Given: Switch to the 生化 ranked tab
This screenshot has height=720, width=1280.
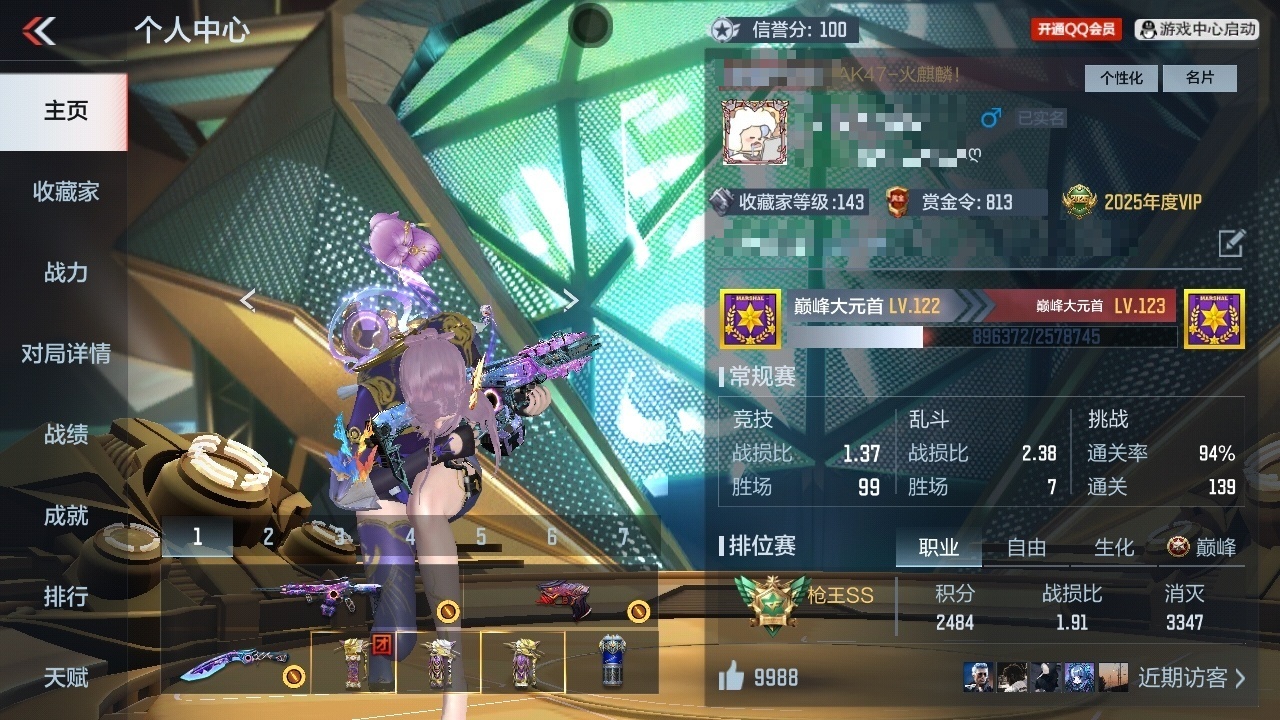Looking at the screenshot, I should point(1114,547).
